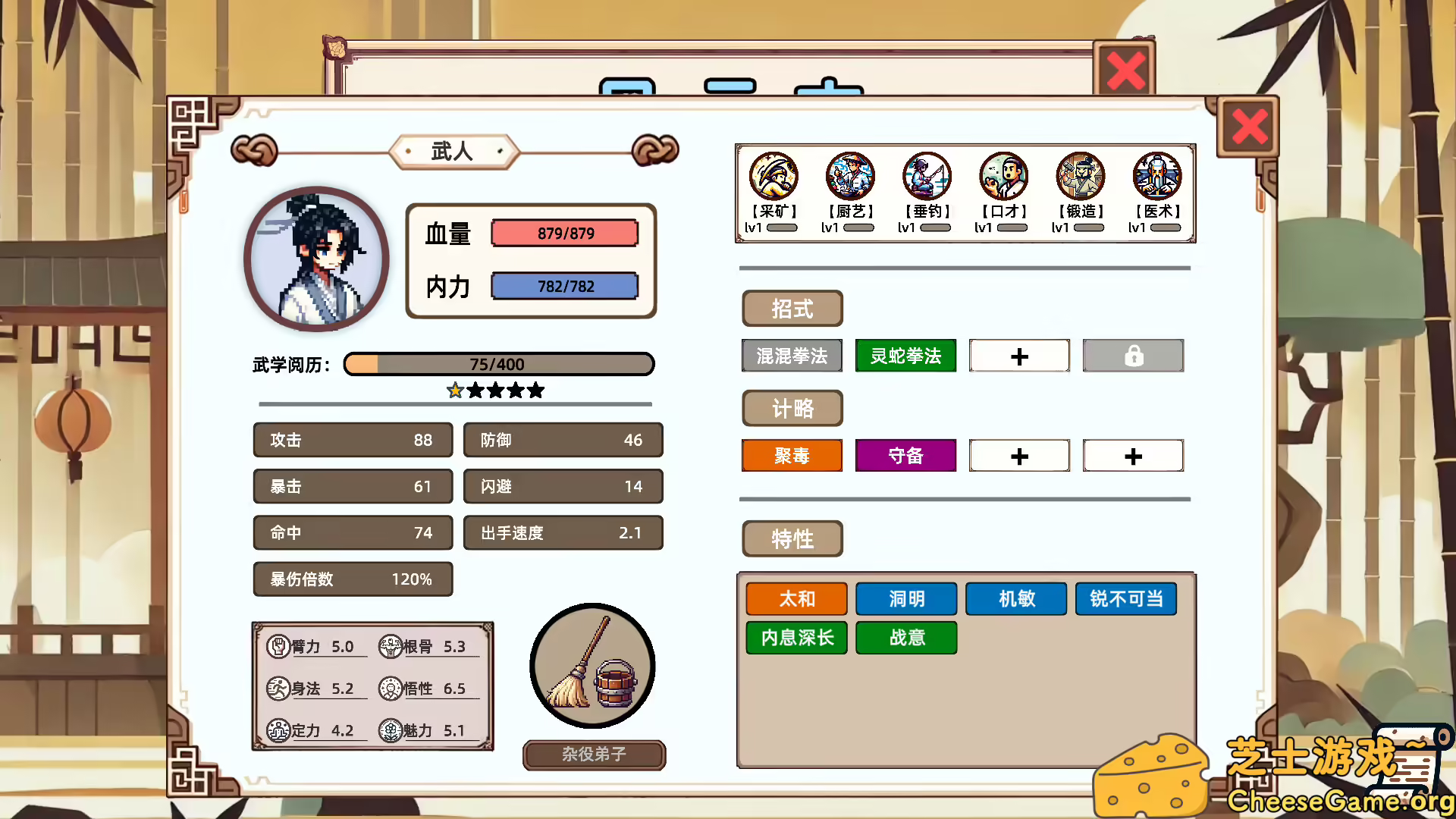This screenshot has width=1456, height=819.
Task: Select the 口才 eloquence skill icon
Action: 1003,175
